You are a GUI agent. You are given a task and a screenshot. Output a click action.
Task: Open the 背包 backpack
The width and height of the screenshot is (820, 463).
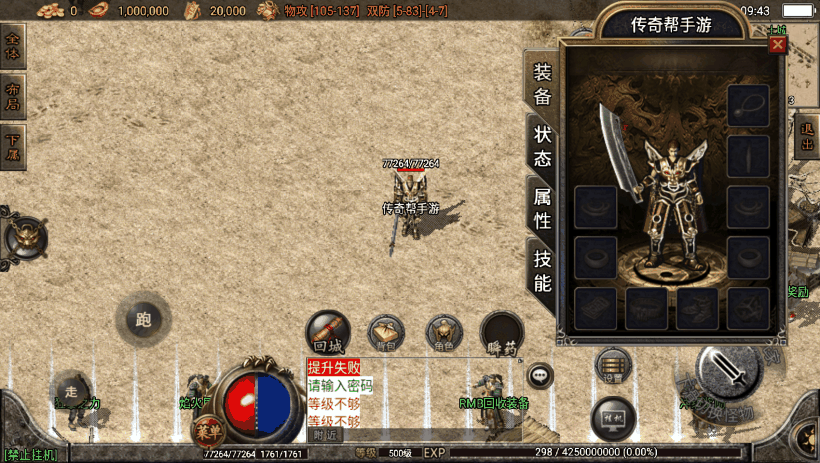click(386, 333)
